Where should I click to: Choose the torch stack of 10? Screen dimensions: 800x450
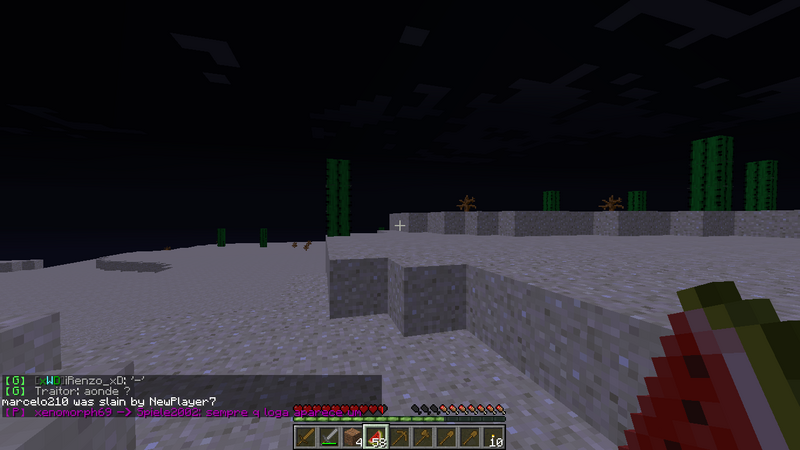click(495, 436)
